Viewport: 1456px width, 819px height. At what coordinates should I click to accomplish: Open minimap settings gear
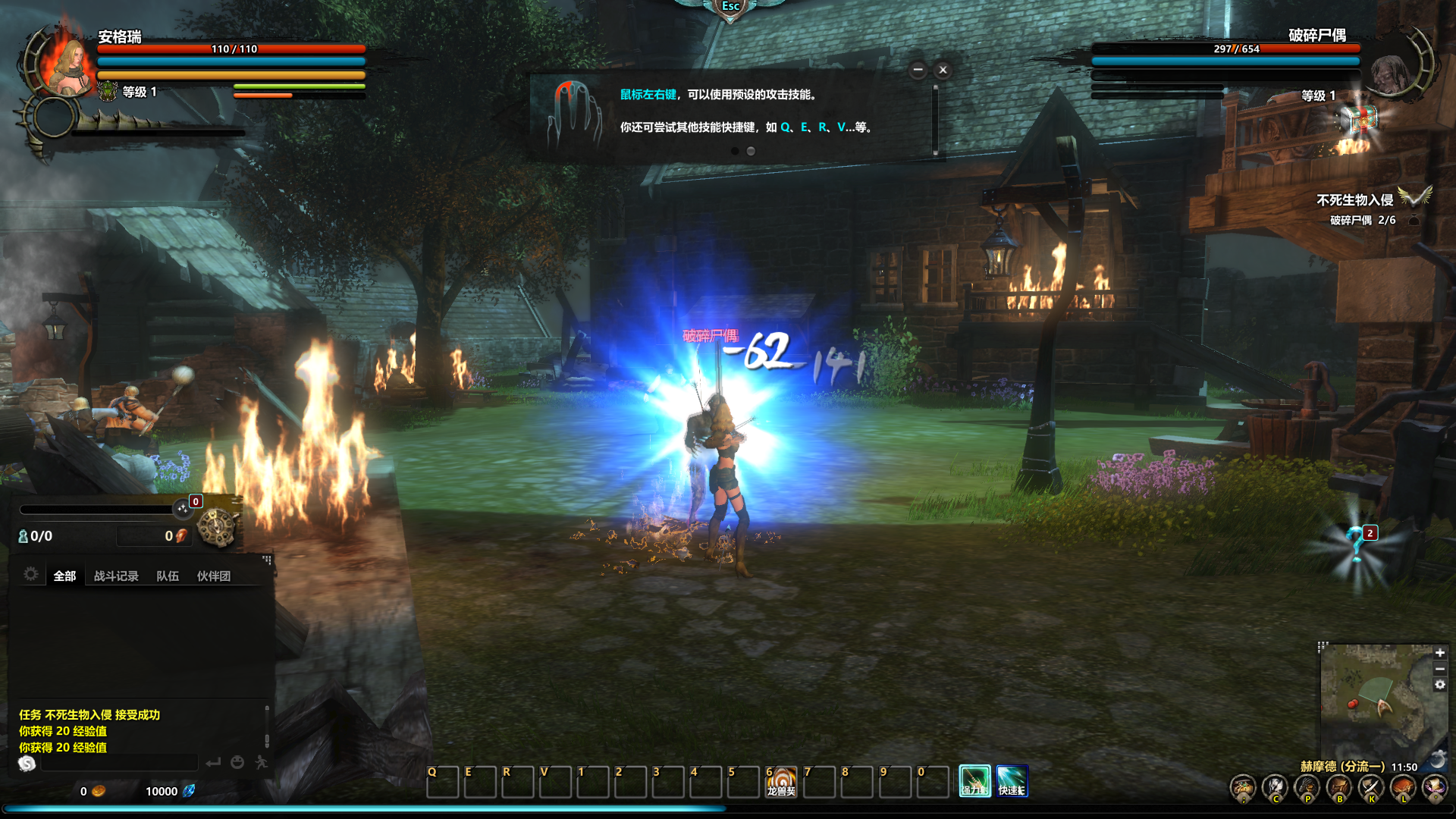coord(1439,685)
